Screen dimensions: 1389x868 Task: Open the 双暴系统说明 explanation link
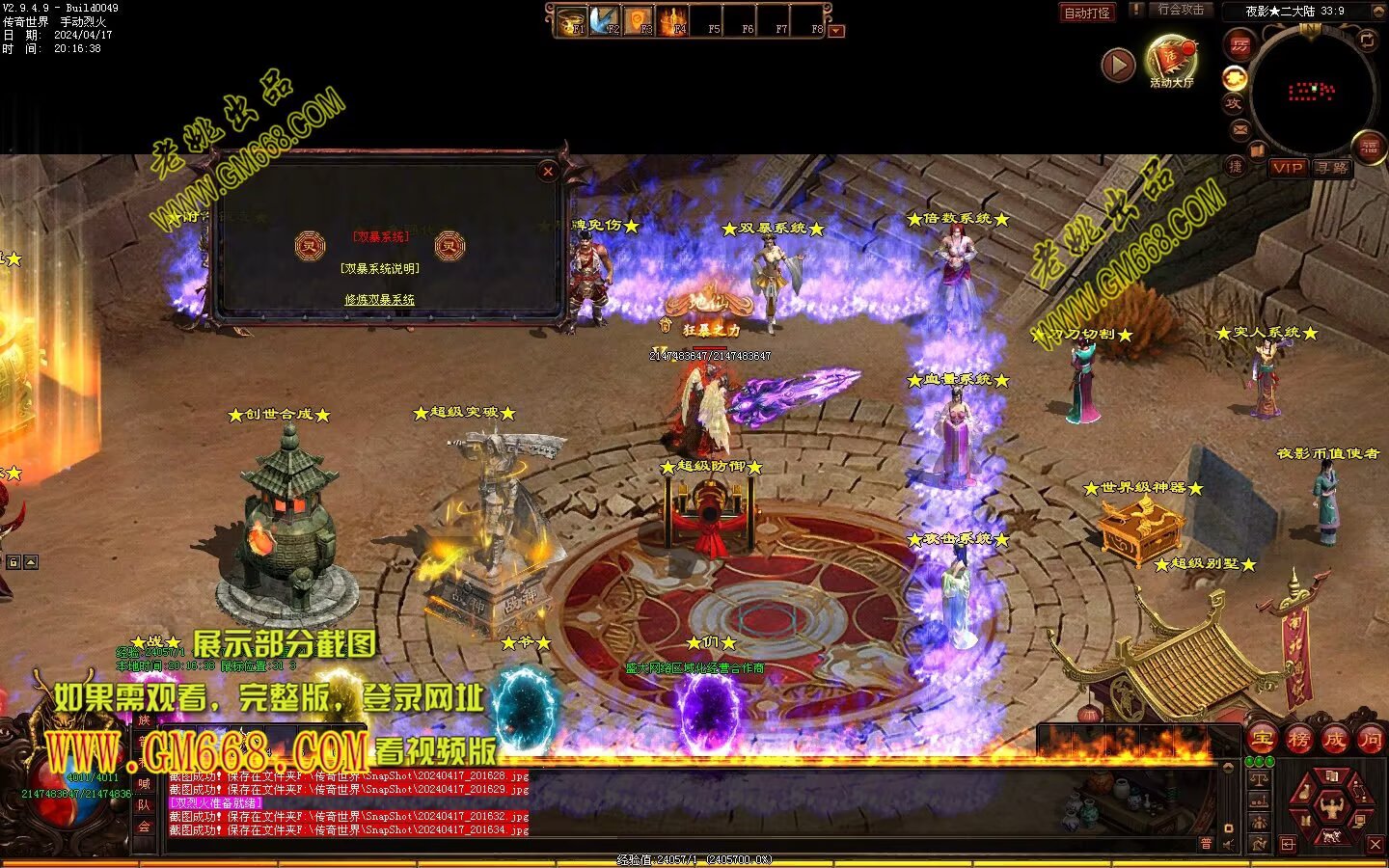(379, 269)
